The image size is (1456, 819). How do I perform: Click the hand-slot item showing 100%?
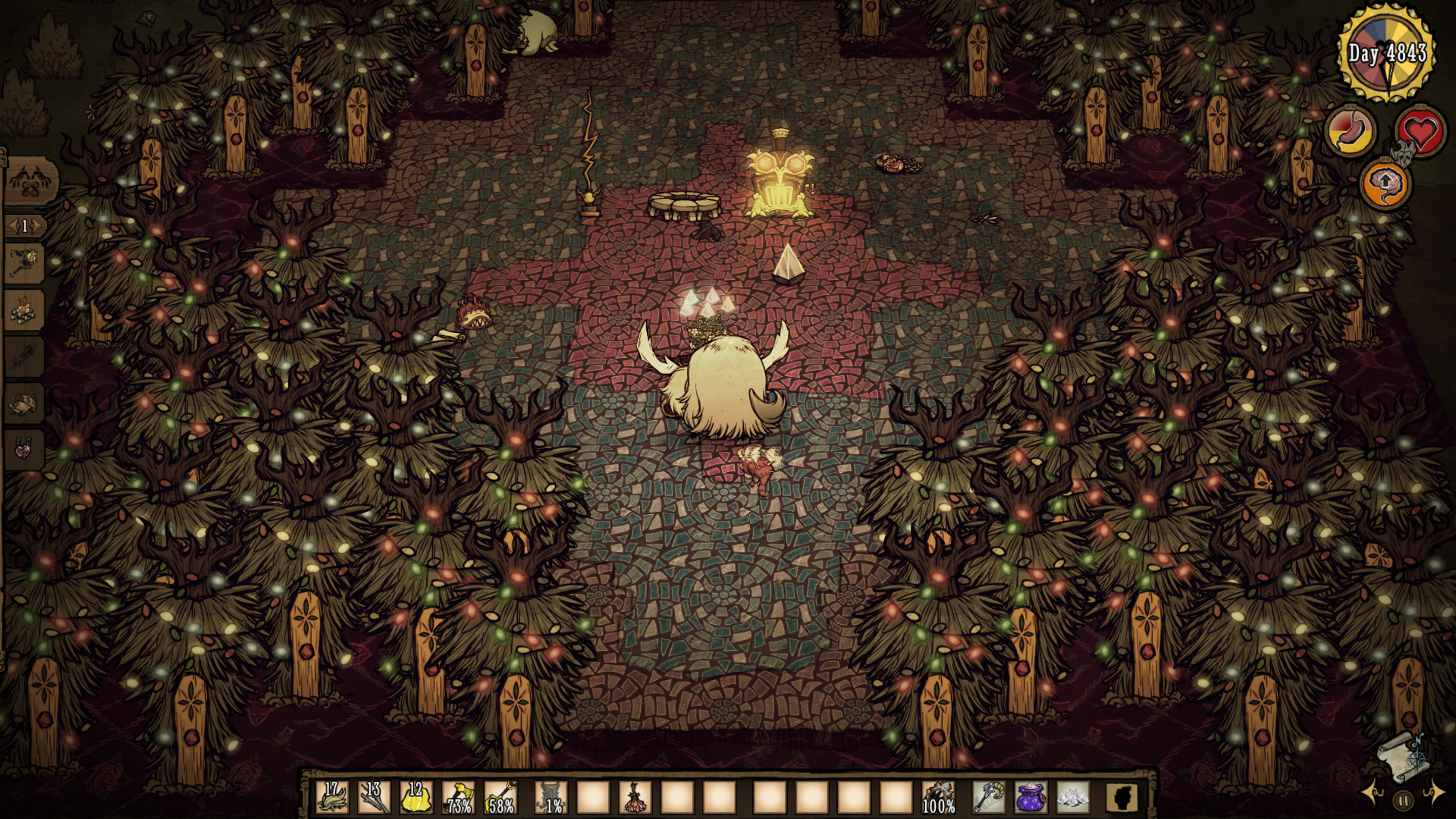tap(939, 798)
